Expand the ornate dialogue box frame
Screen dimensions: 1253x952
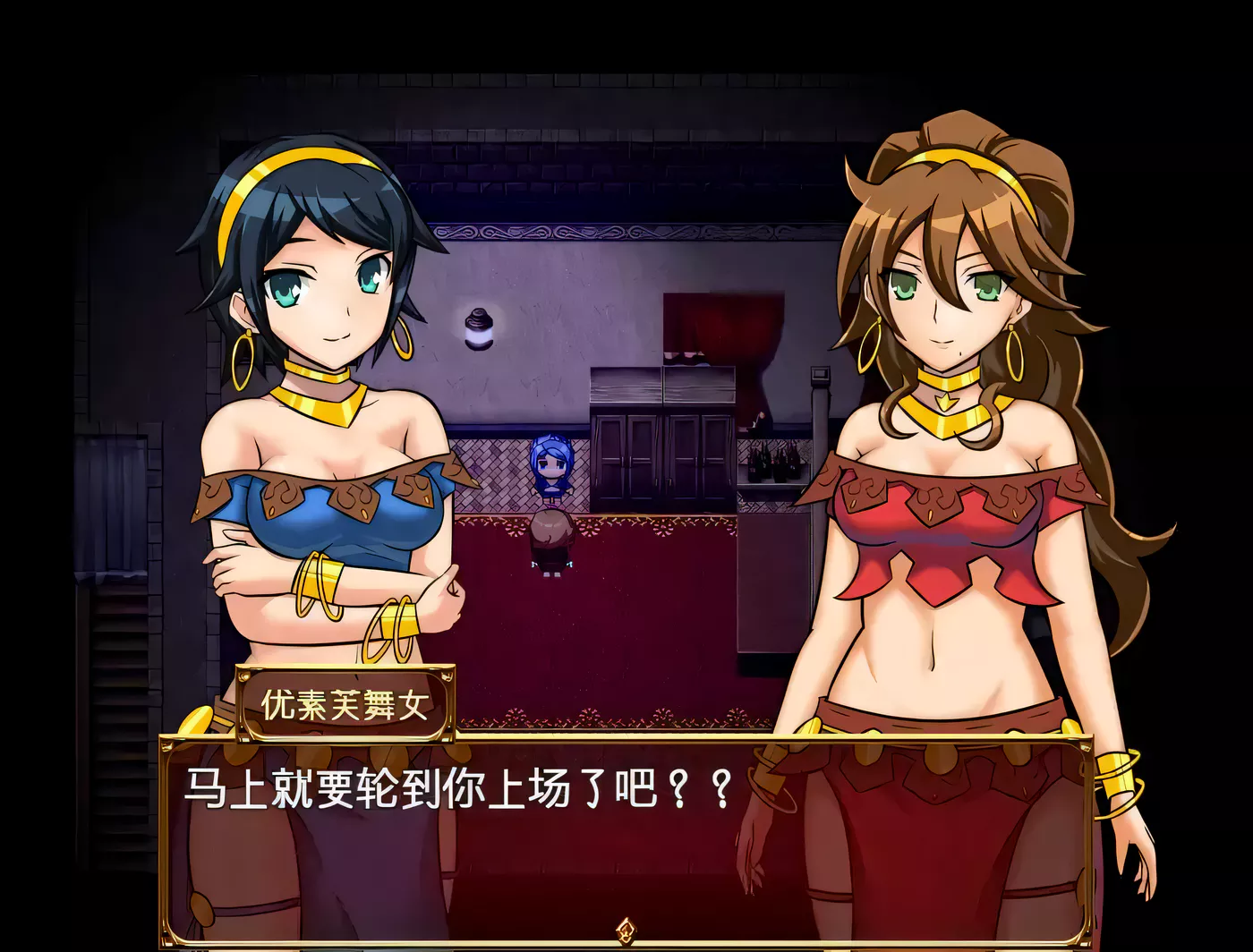[626, 832]
